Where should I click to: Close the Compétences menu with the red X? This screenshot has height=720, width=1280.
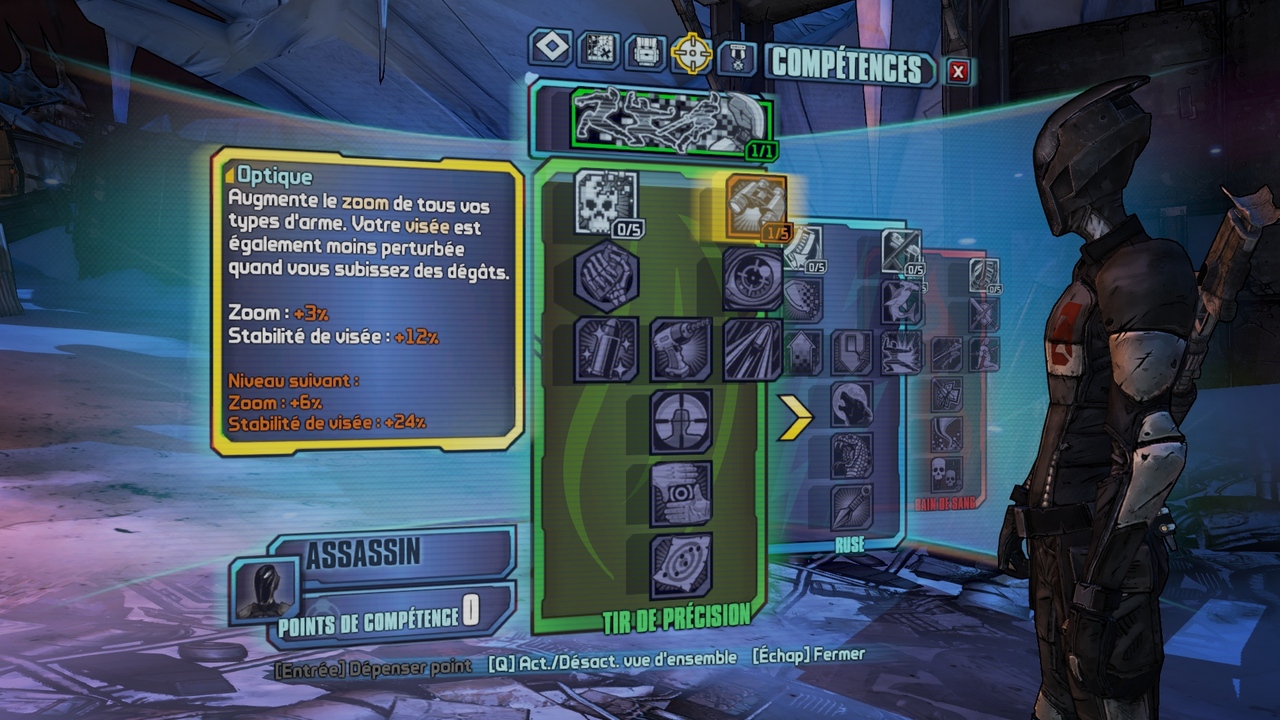coord(958,71)
